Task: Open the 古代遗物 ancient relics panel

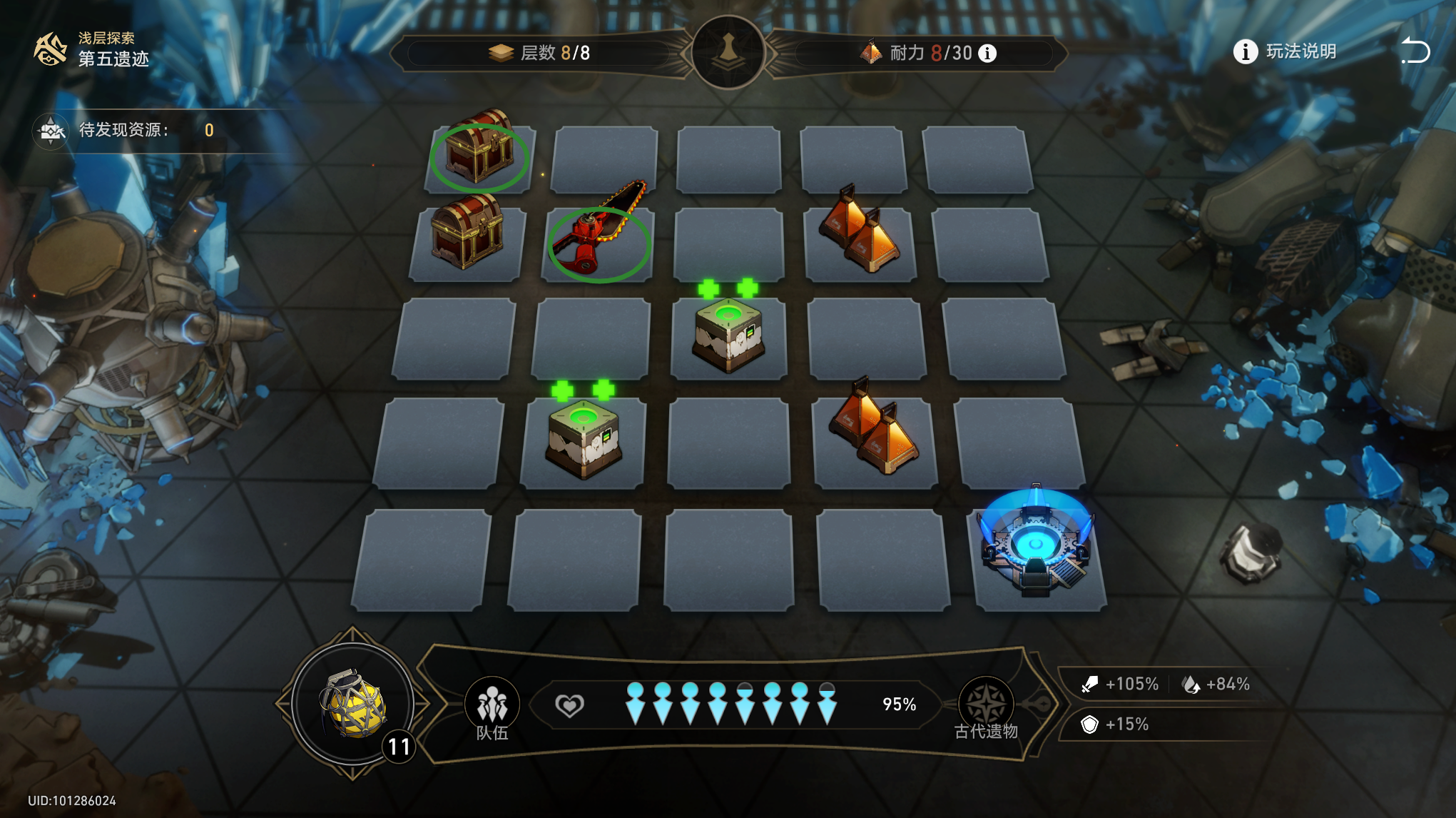Action: click(x=986, y=708)
